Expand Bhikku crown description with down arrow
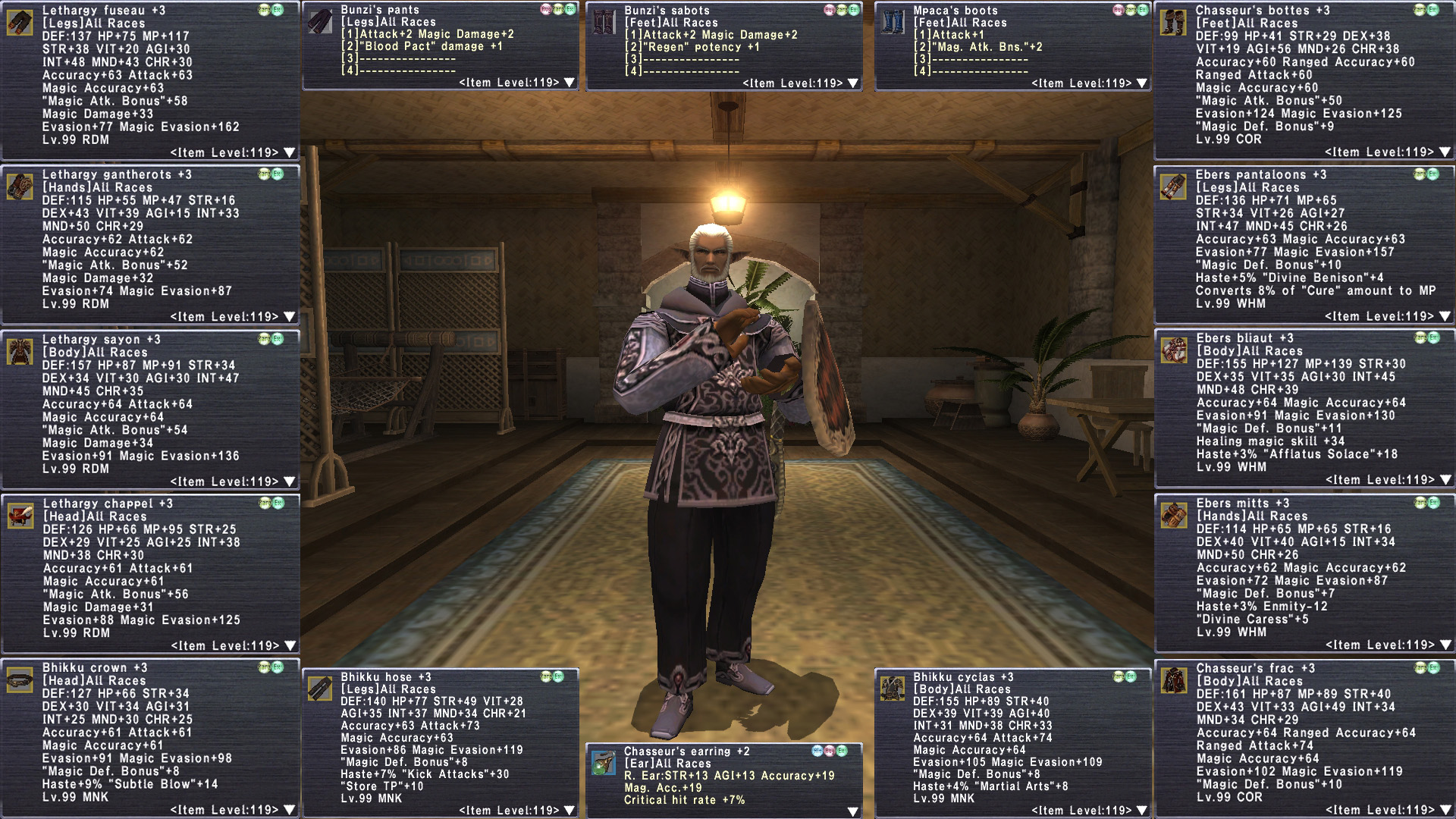Screen dimensions: 1456x819 [289, 810]
